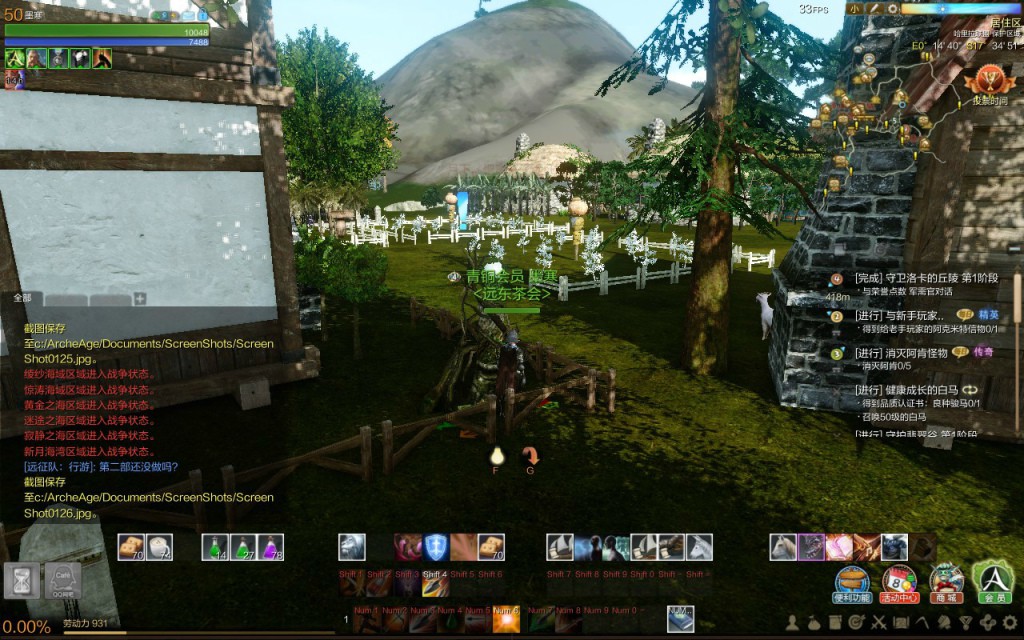Click the trophy event badge
1024x640 pixels.
click(x=991, y=80)
